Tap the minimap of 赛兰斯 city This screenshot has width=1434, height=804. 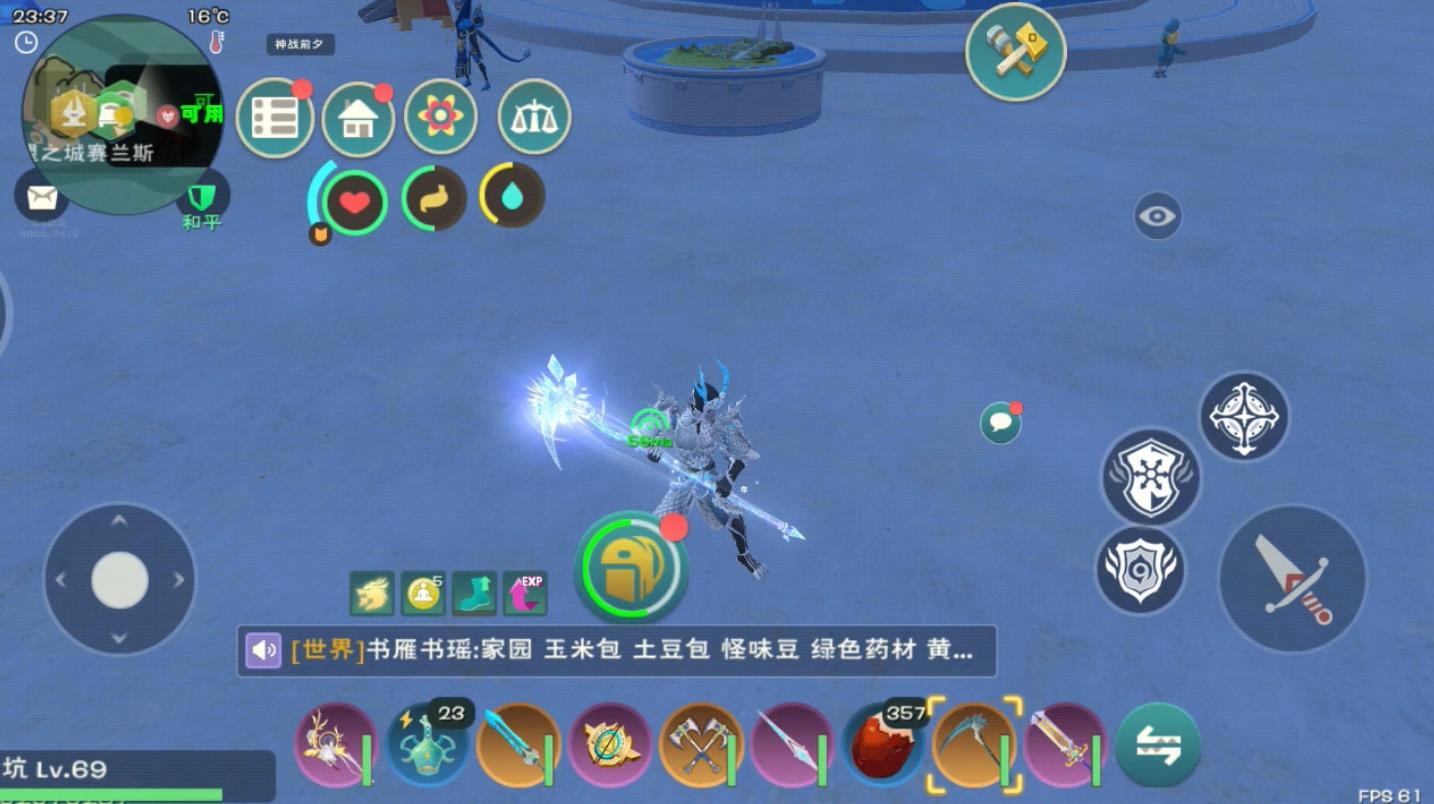(120, 100)
